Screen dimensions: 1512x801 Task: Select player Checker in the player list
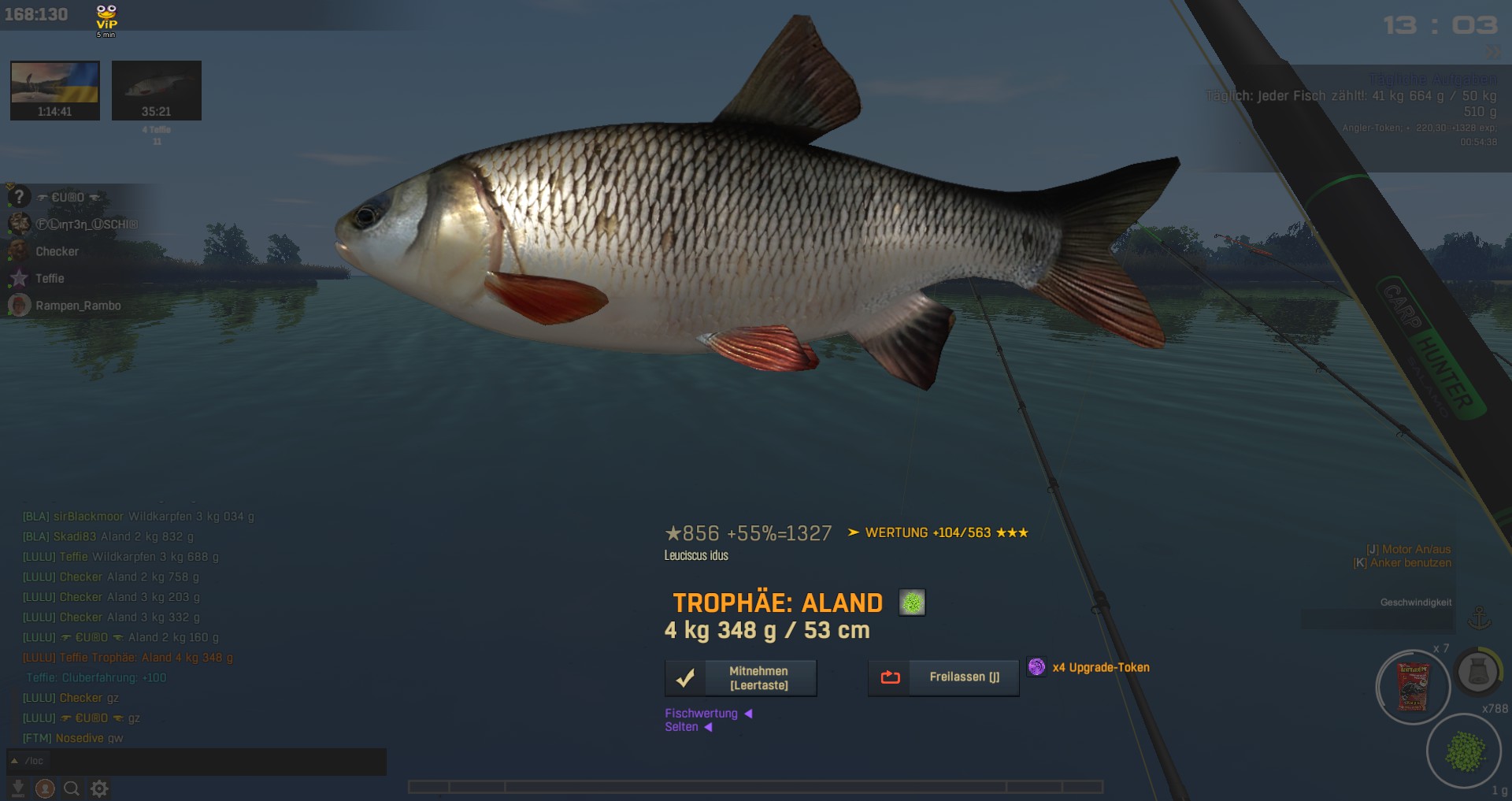57,251
